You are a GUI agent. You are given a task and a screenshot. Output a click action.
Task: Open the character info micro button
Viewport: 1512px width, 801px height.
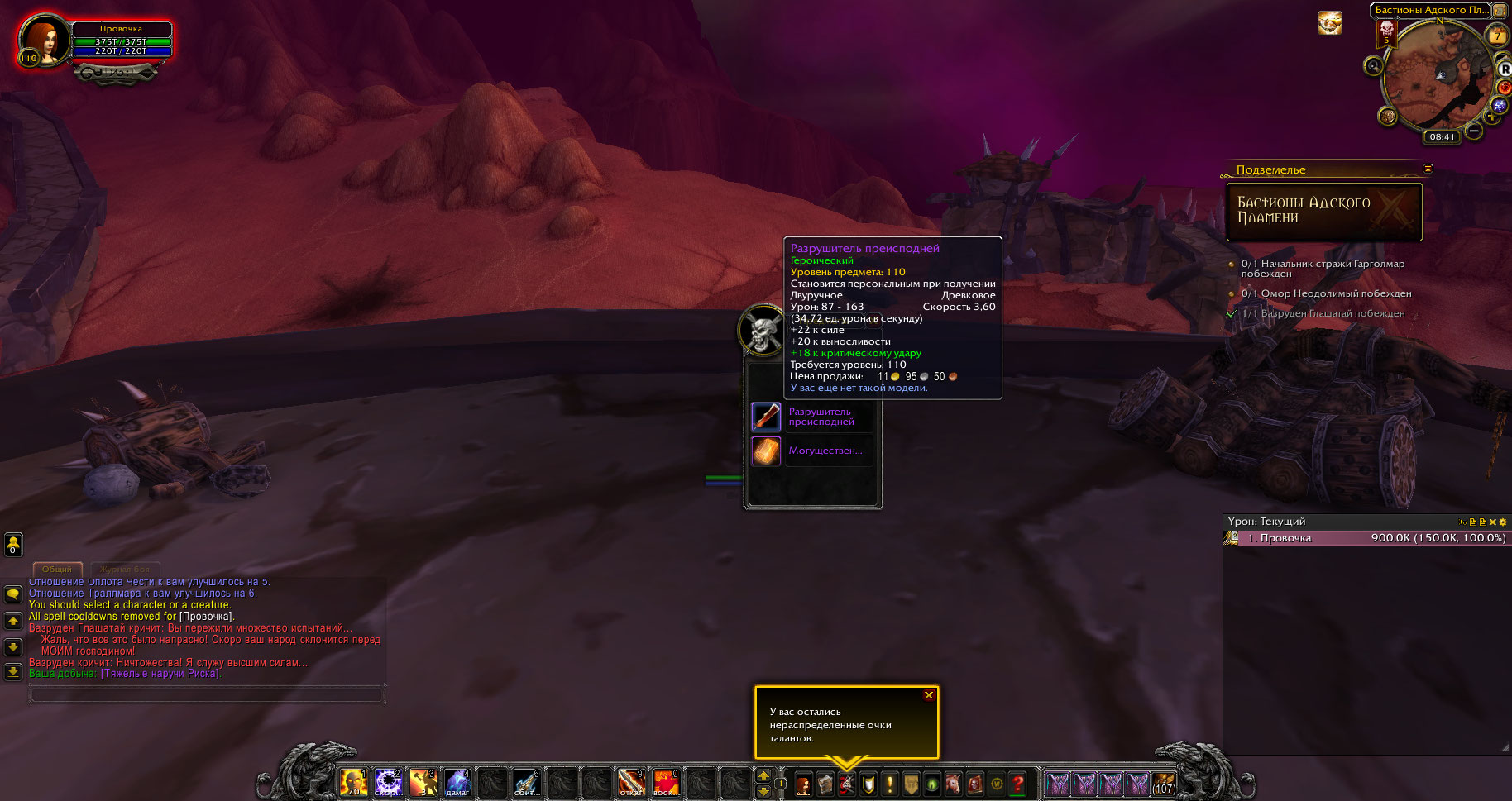coord(803,784)
